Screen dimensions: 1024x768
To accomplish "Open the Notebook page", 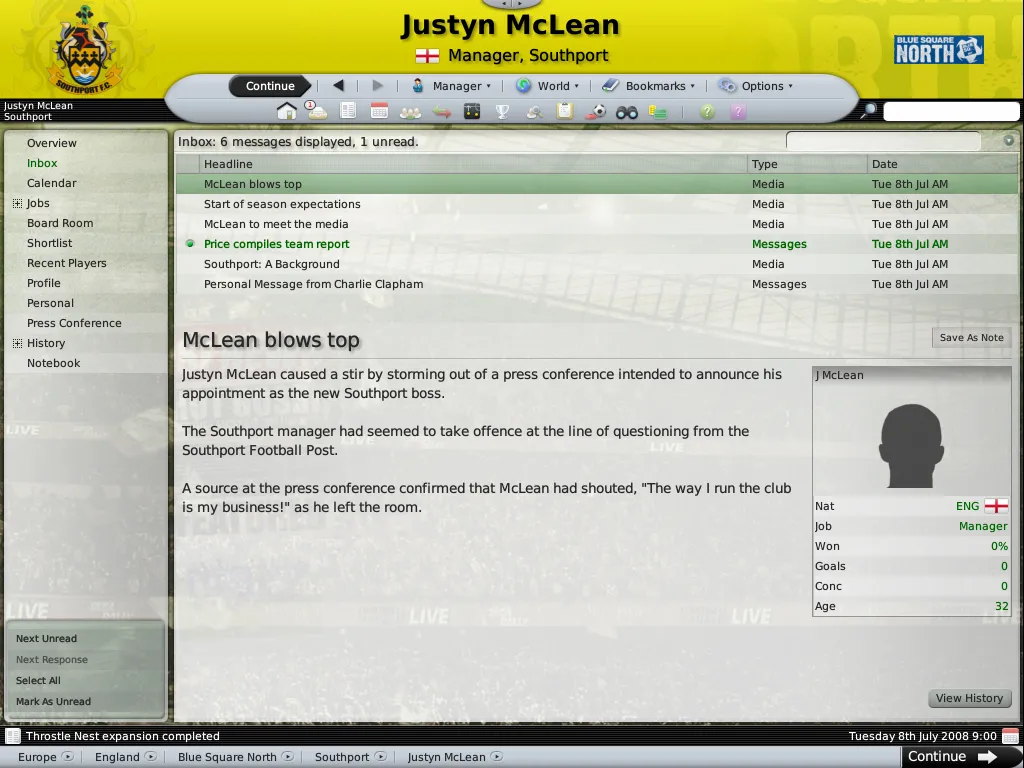I will pyautogui.click(x=54, y=363).
